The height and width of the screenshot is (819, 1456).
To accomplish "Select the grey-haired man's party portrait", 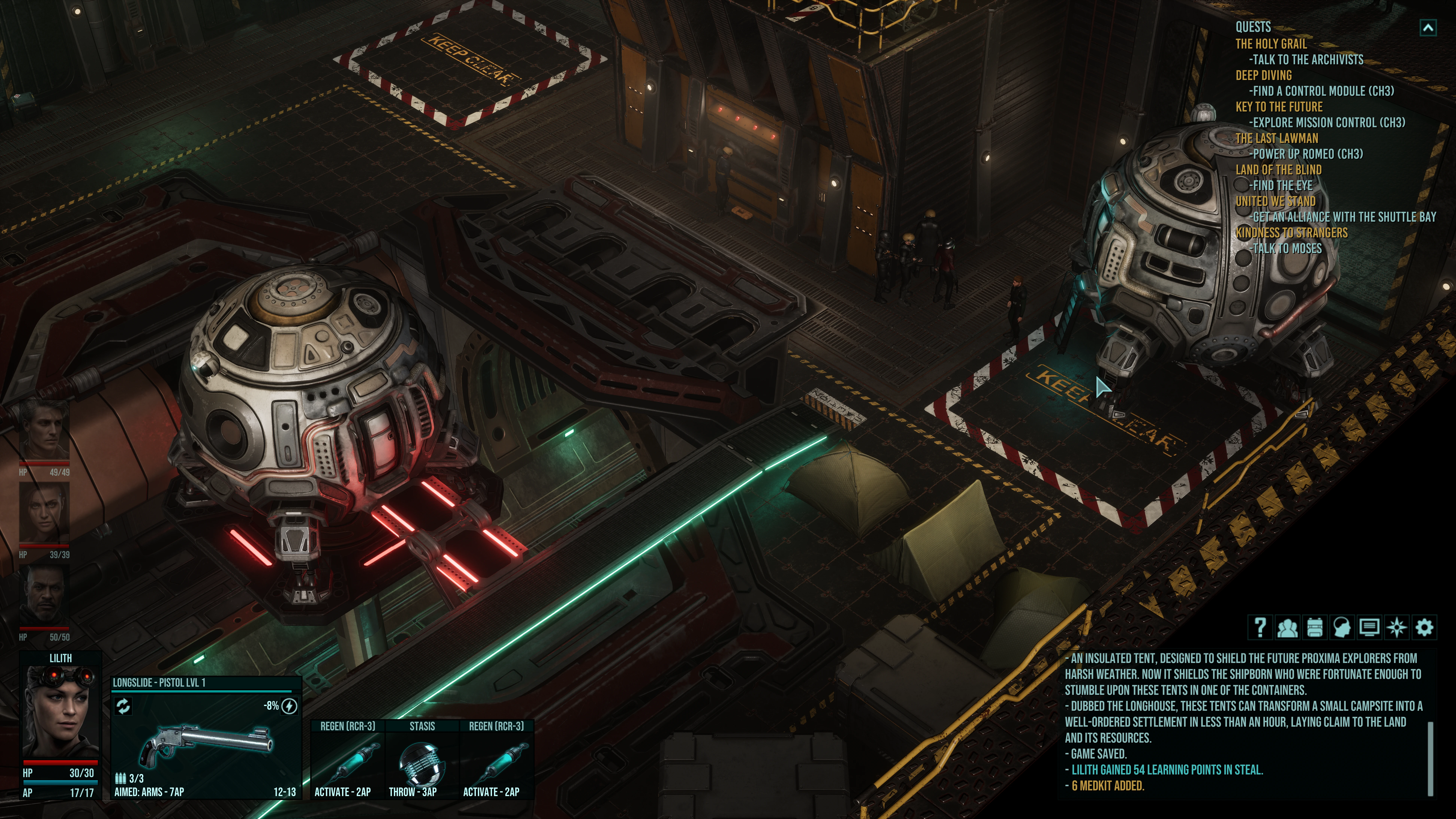I will (45, 429).
